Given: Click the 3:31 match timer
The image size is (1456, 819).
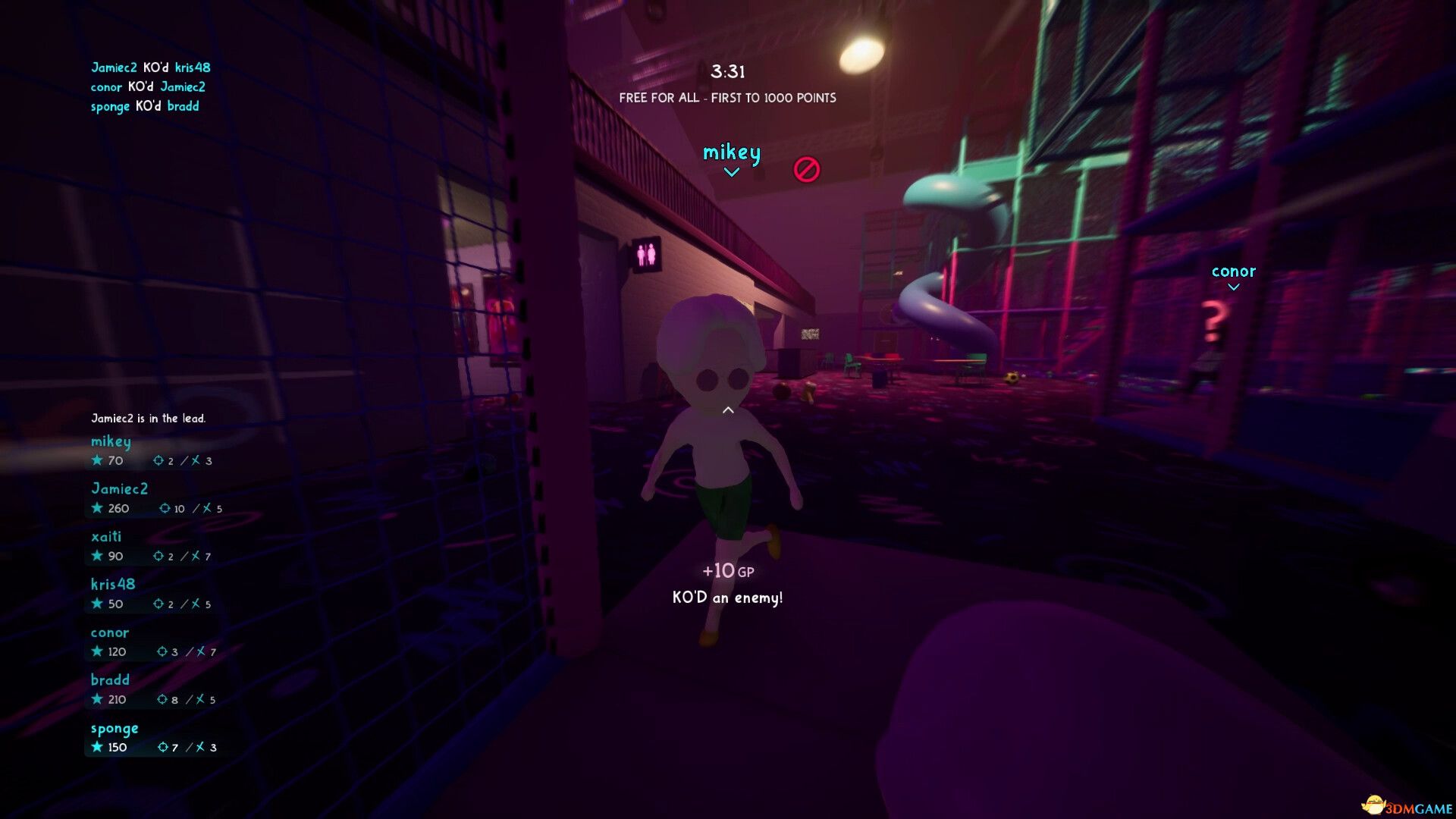Looking at the screenshot, I should click(x=729, y=72).
